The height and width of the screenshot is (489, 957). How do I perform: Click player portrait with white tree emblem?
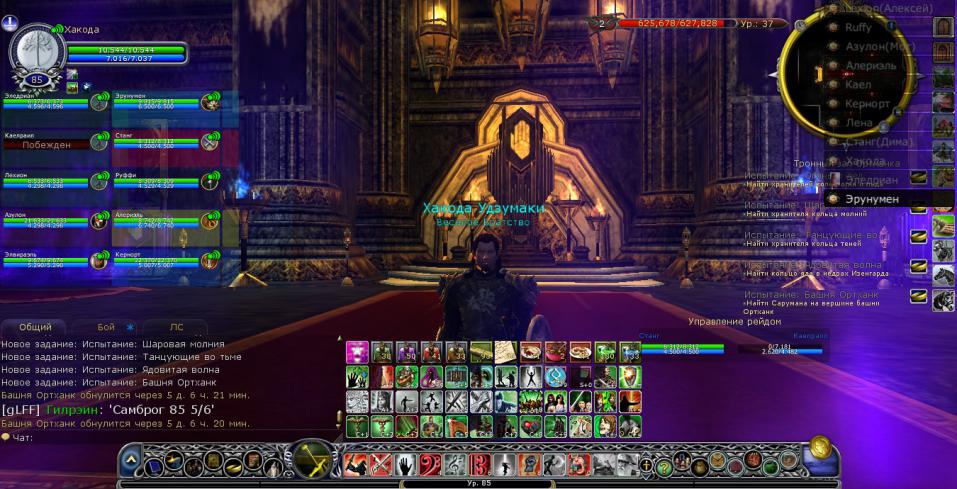pos(37,53)
